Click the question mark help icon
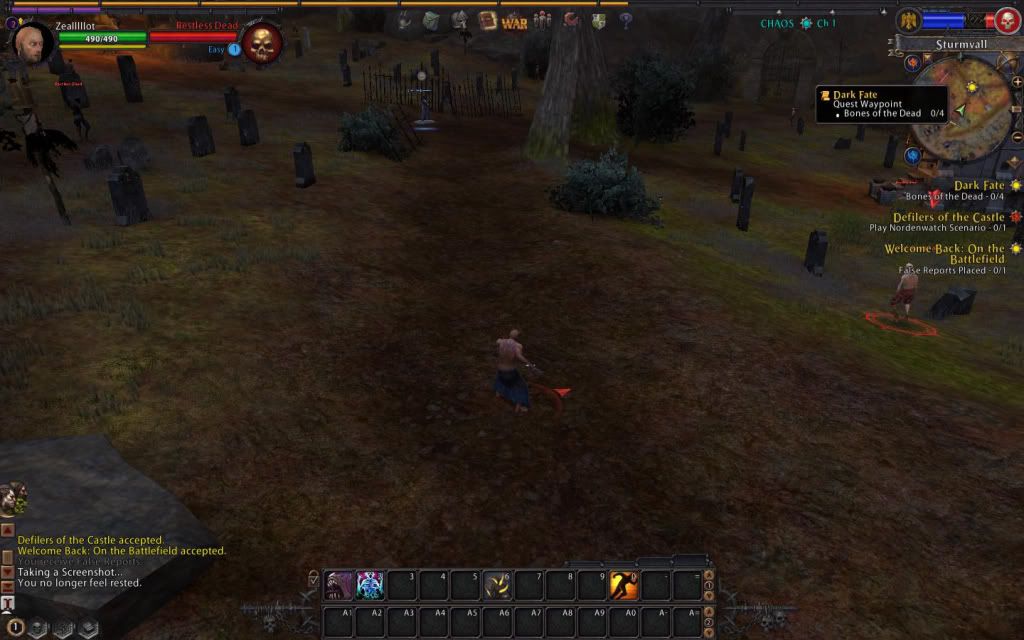The image size is (1024, 640). (x=624, y=21)
